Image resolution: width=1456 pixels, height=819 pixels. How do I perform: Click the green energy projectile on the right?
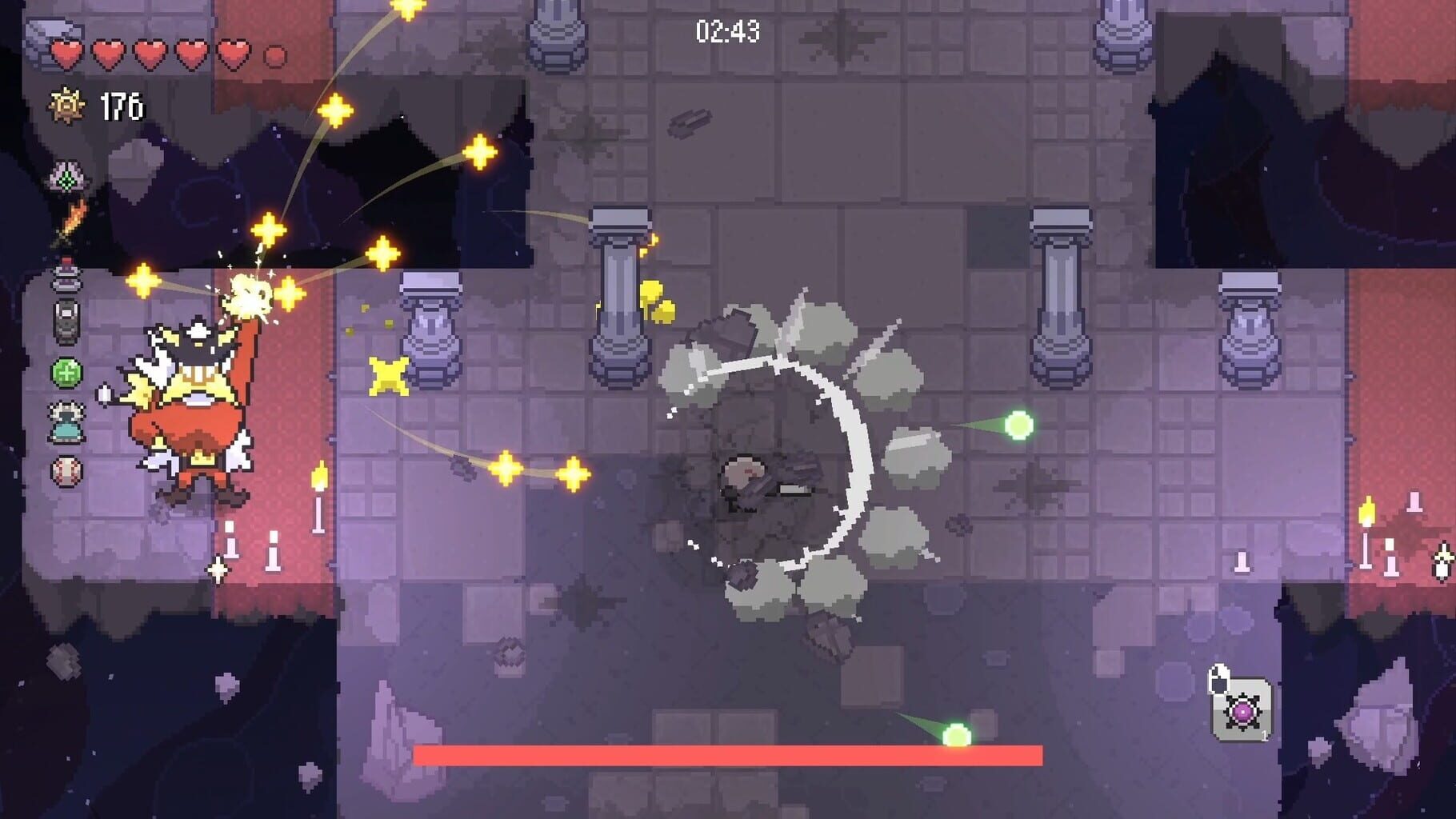pos(1018,426)
